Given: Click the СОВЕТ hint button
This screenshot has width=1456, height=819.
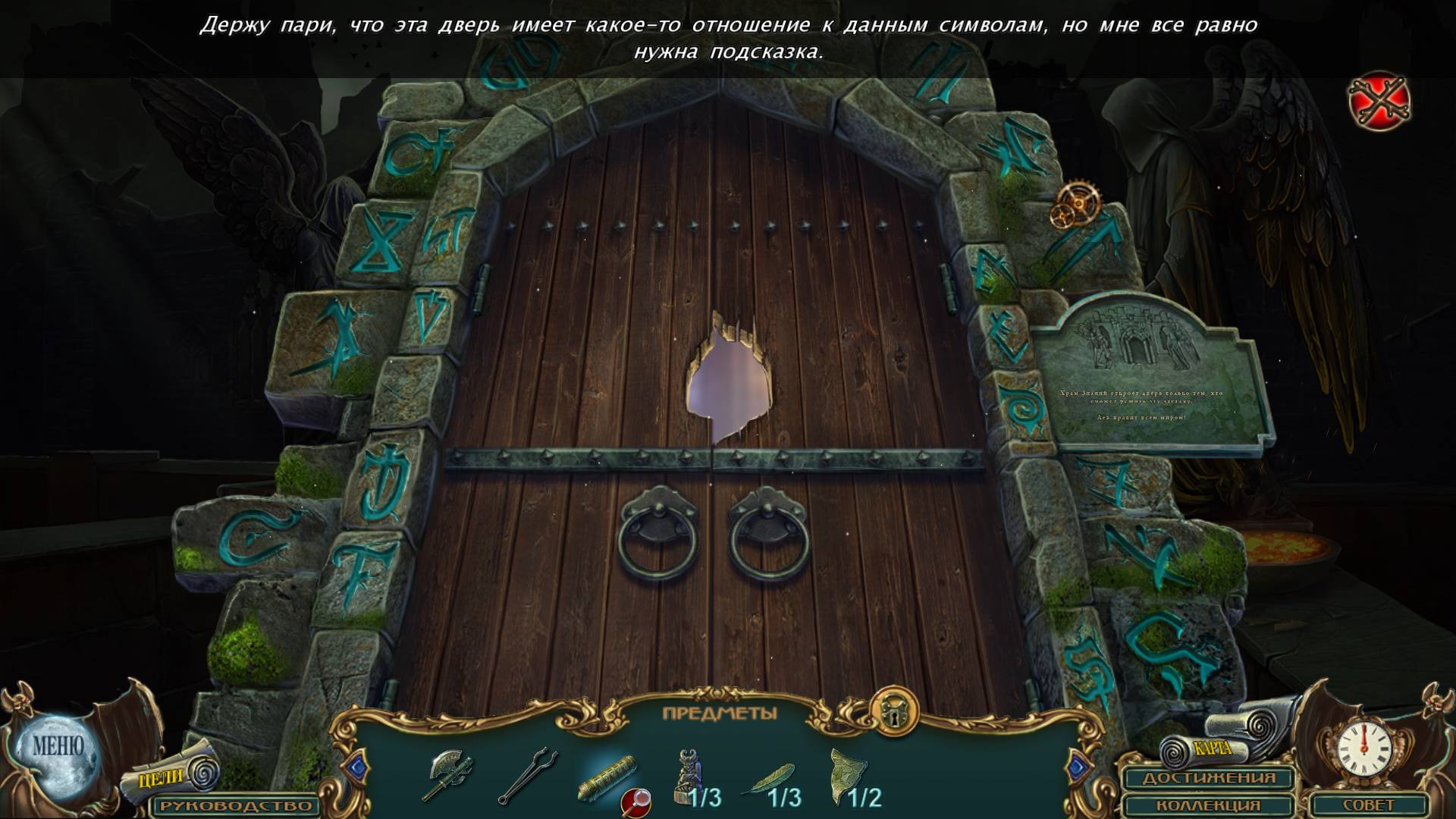Looking at the screenshot, I should 1370,805.
